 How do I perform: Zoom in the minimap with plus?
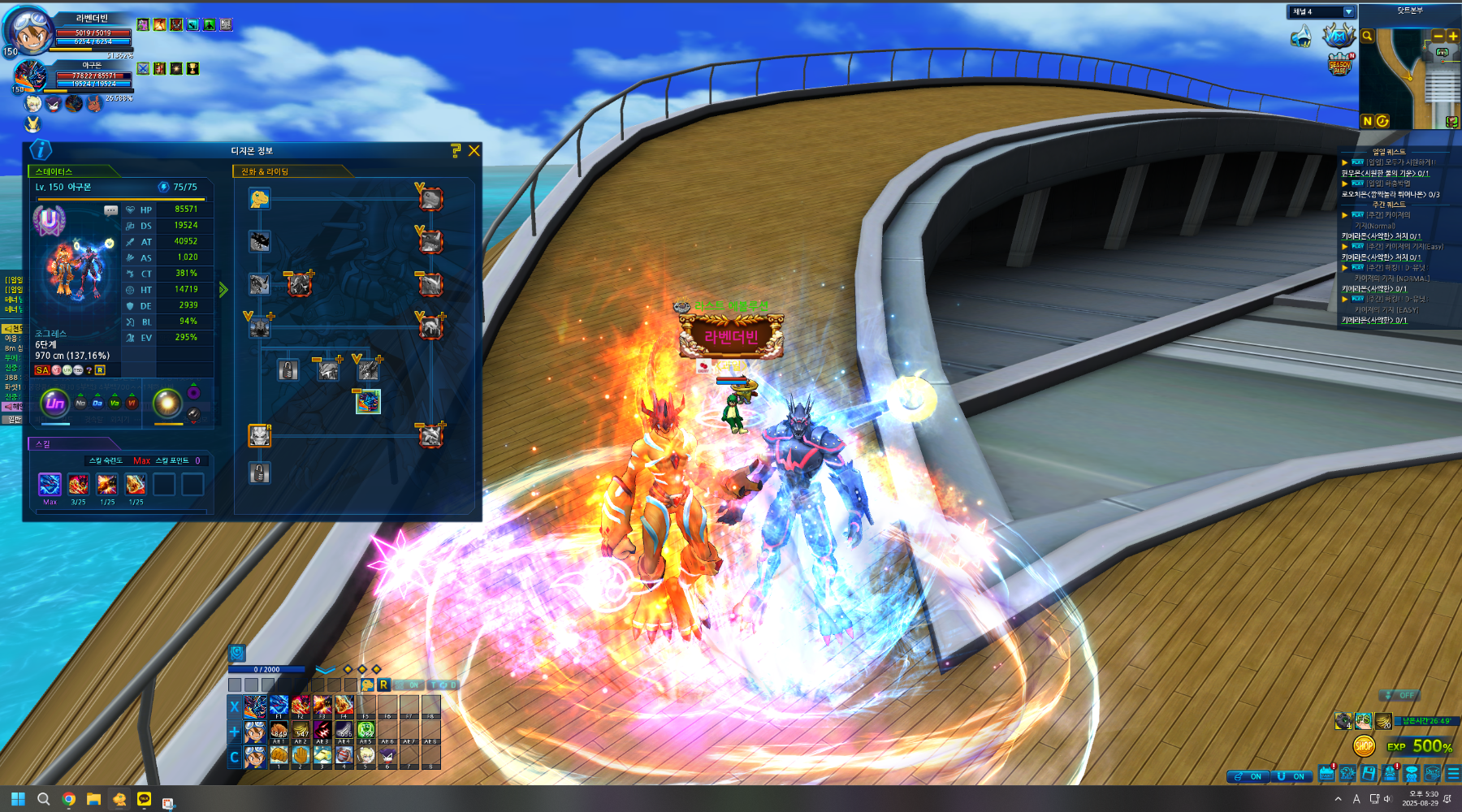point(1452,36)
